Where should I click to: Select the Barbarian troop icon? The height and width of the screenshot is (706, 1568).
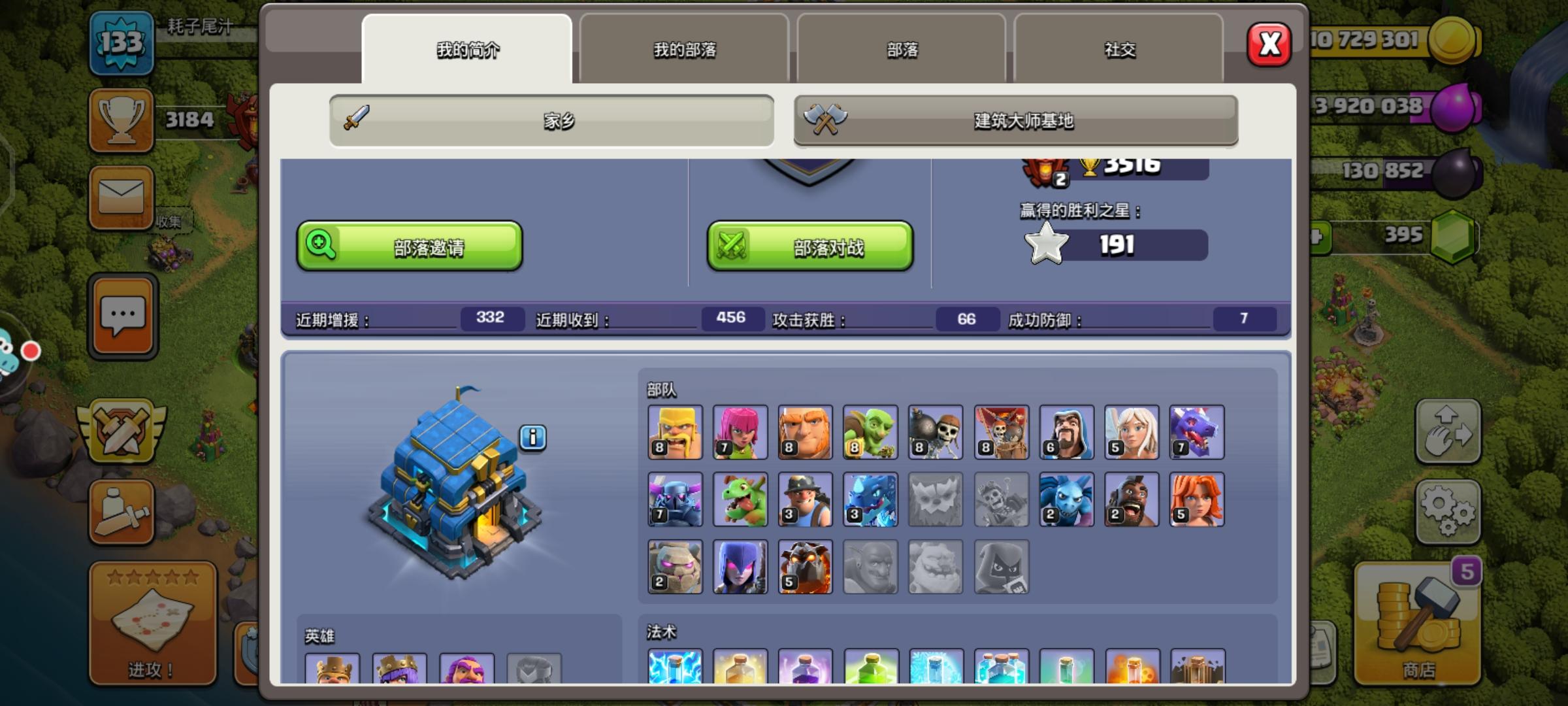(x=675, y=431)
